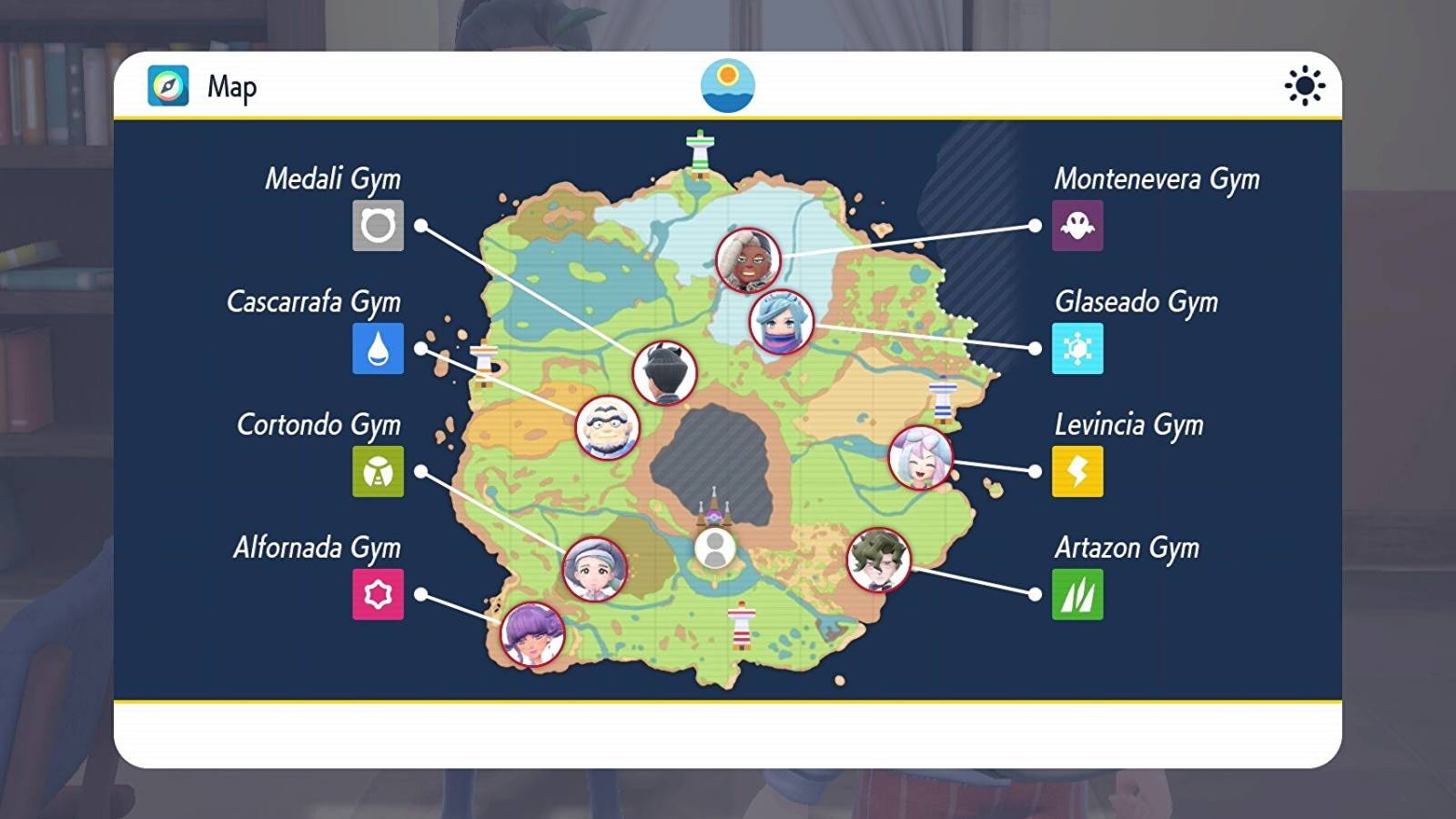Viewport: 1456px width, 819px height.
Task: Select the Cascarrafa Gym water-drop badge icon
Action: pyautogui.click(x=379, y=350)
